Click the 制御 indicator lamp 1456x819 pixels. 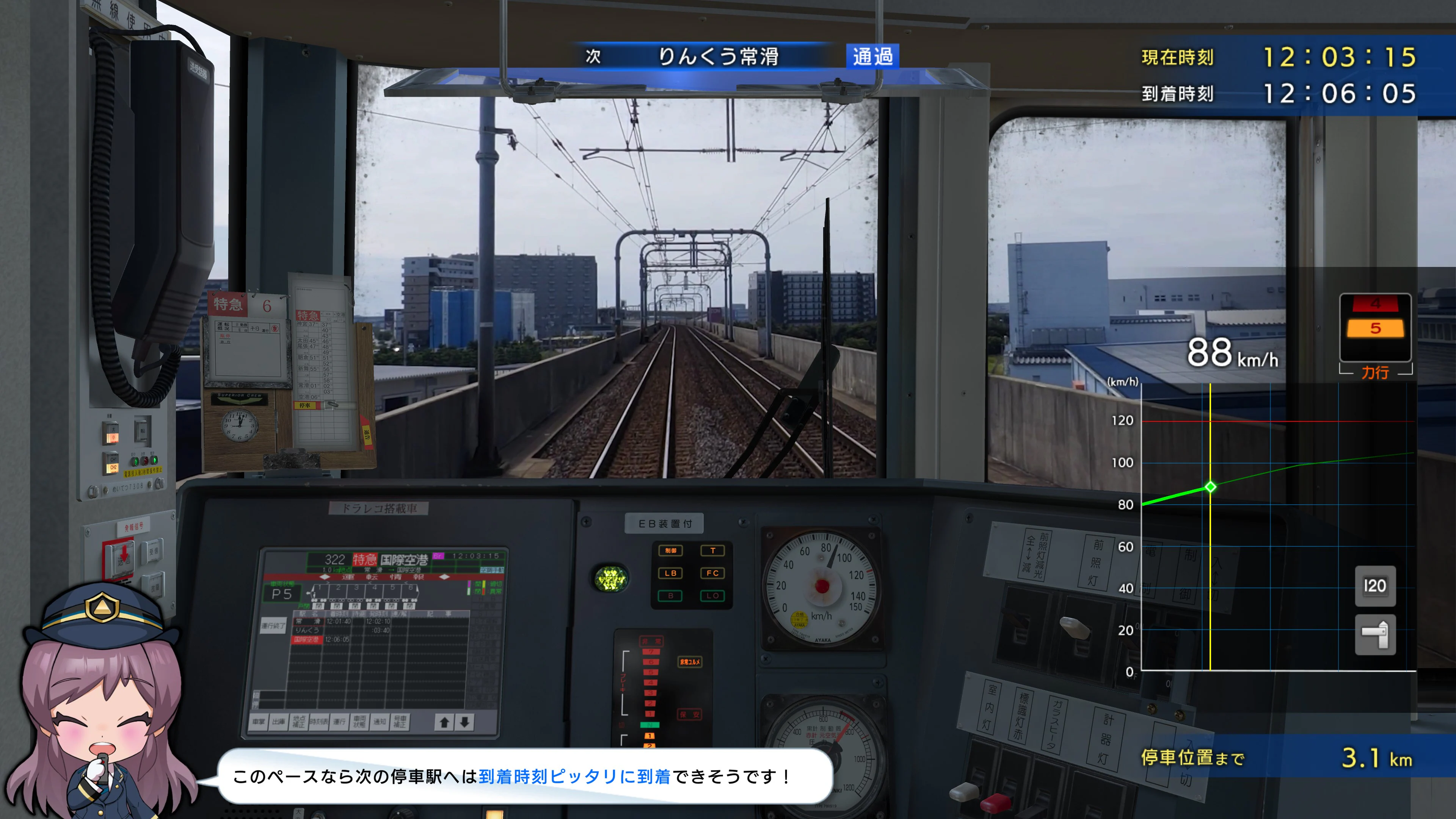click(x=670, y=551)
